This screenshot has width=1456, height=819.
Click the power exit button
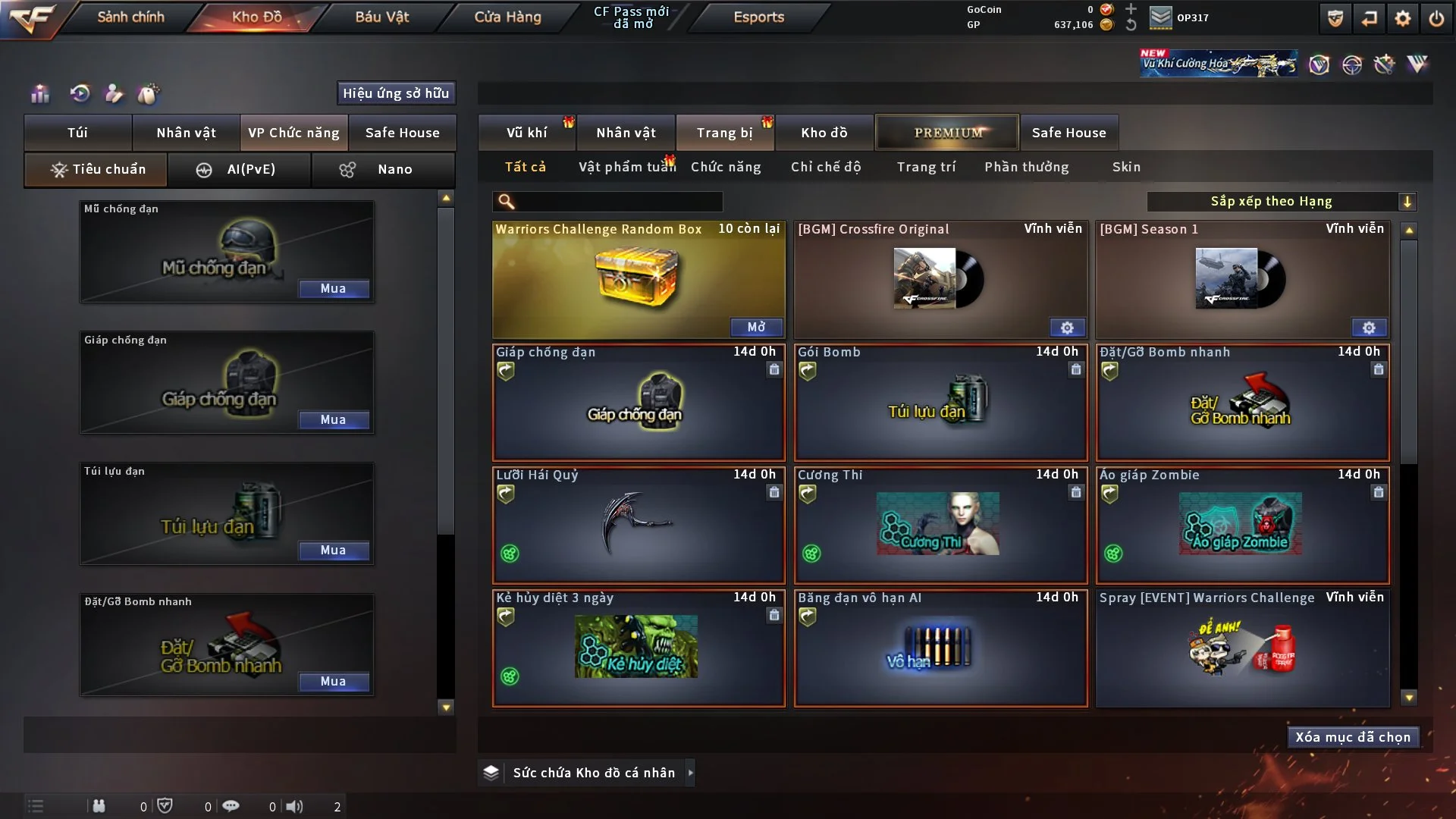click(1436, 18)
